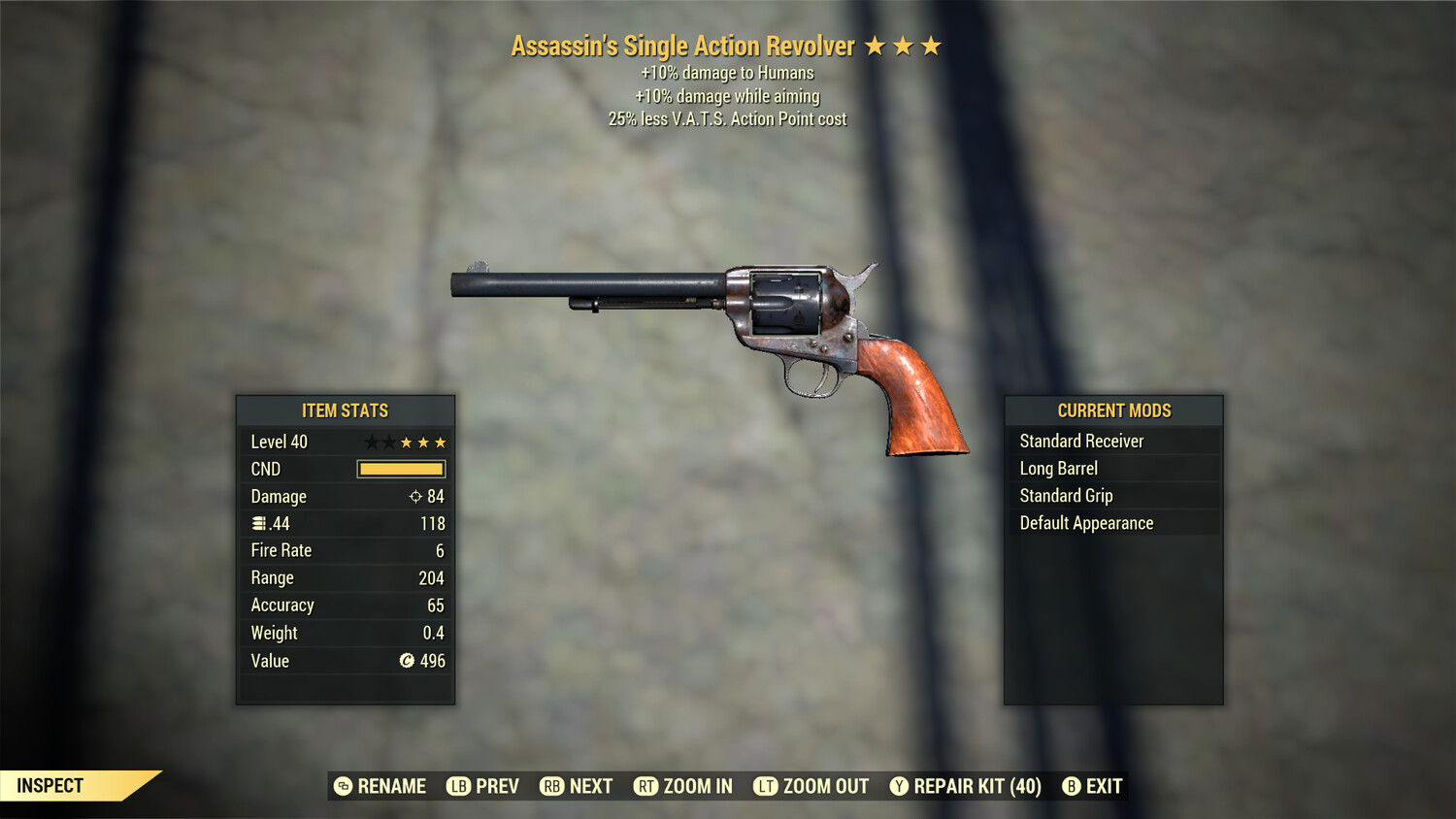Click the circular rename icon before RENAME
The image size is (1456, 819).
(343, 786)
